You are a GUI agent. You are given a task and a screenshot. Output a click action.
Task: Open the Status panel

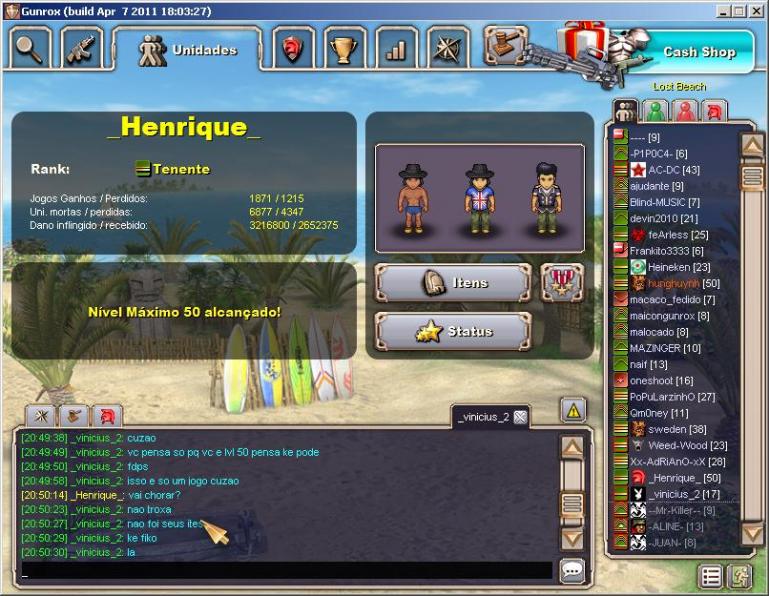click(453, 331)
